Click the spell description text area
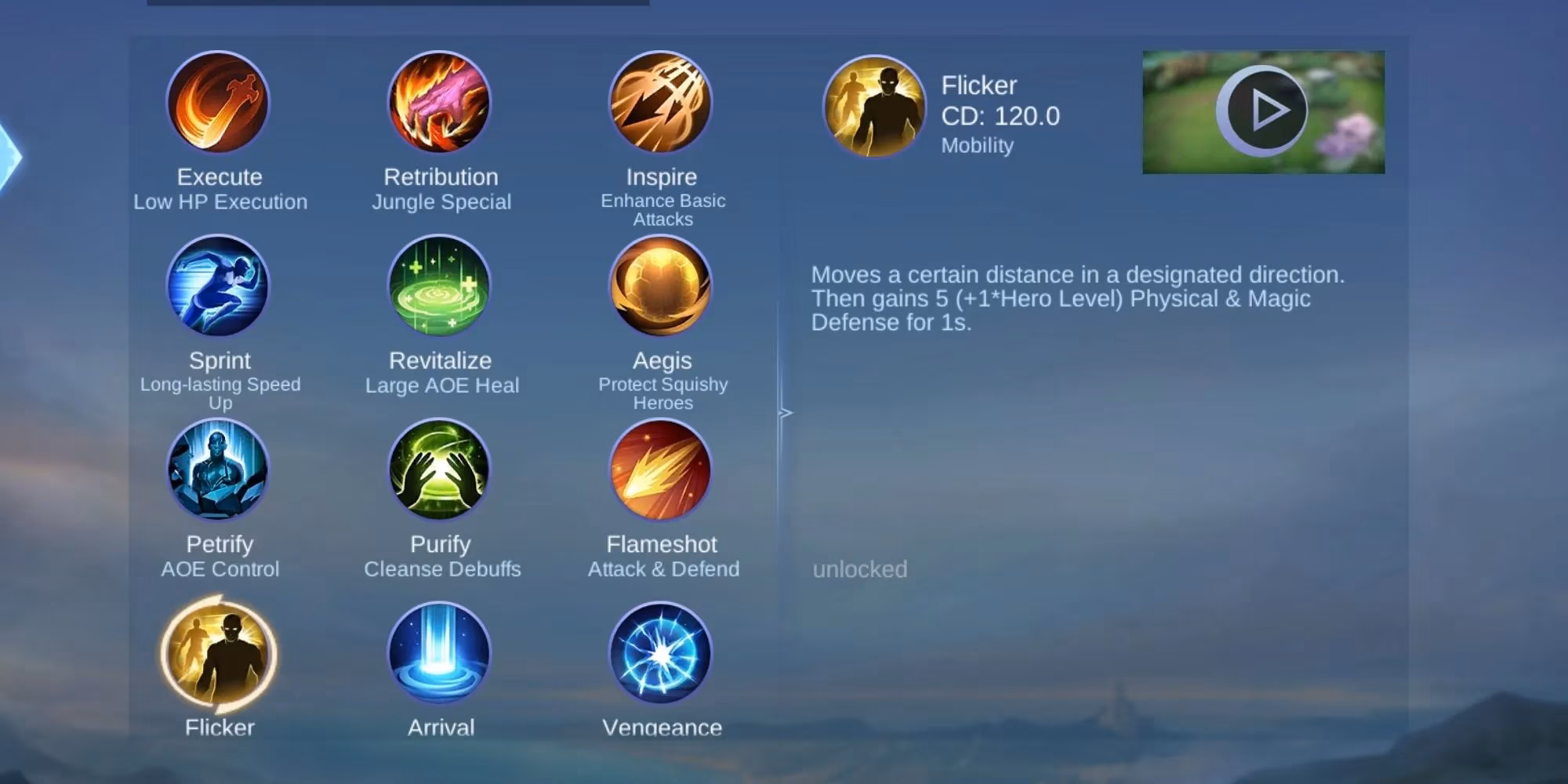The width and height of the screenshot is (1568, 784). 1078,298
